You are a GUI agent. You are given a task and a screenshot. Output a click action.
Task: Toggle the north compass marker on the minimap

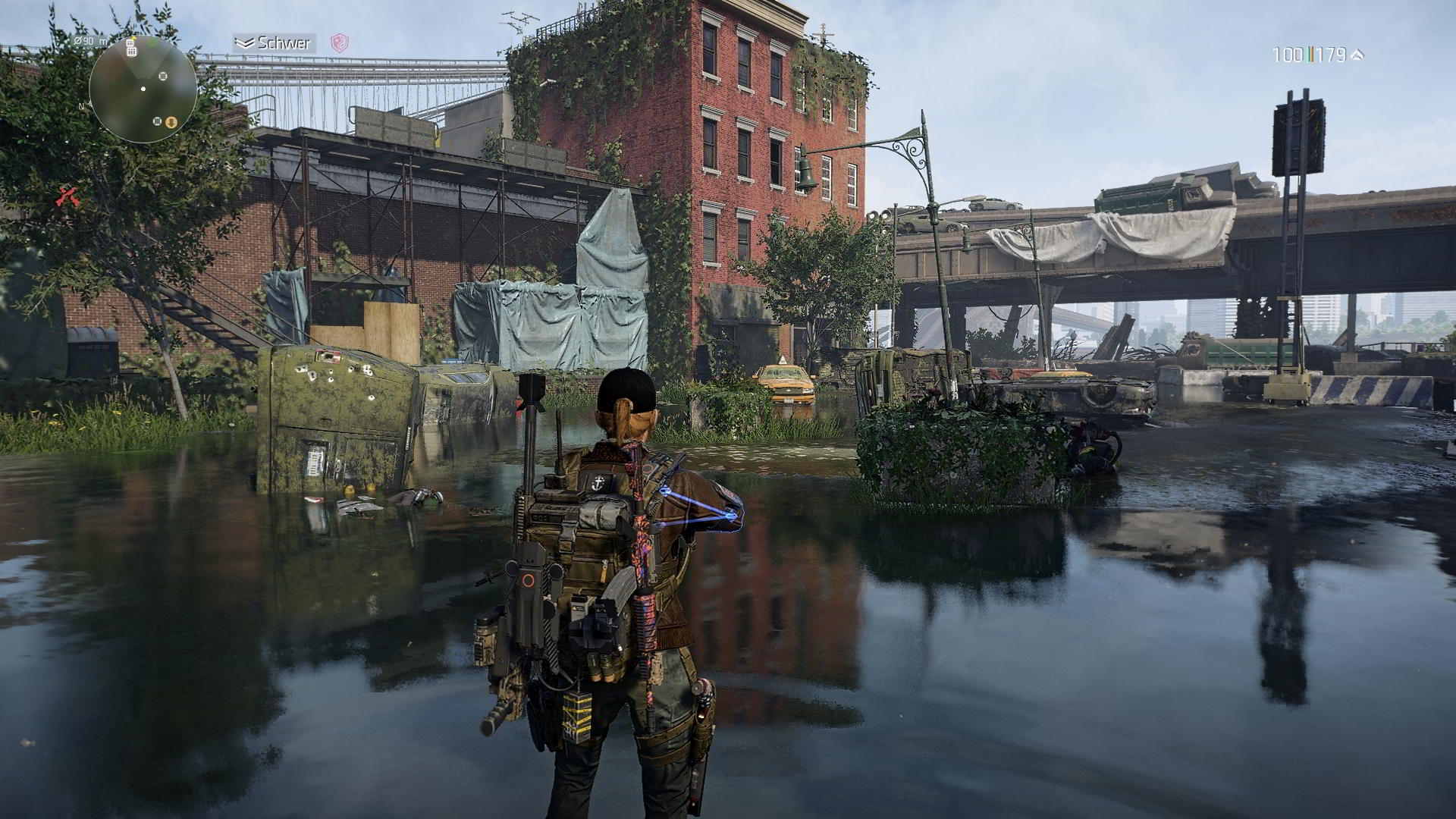click(x=82, y=106)
